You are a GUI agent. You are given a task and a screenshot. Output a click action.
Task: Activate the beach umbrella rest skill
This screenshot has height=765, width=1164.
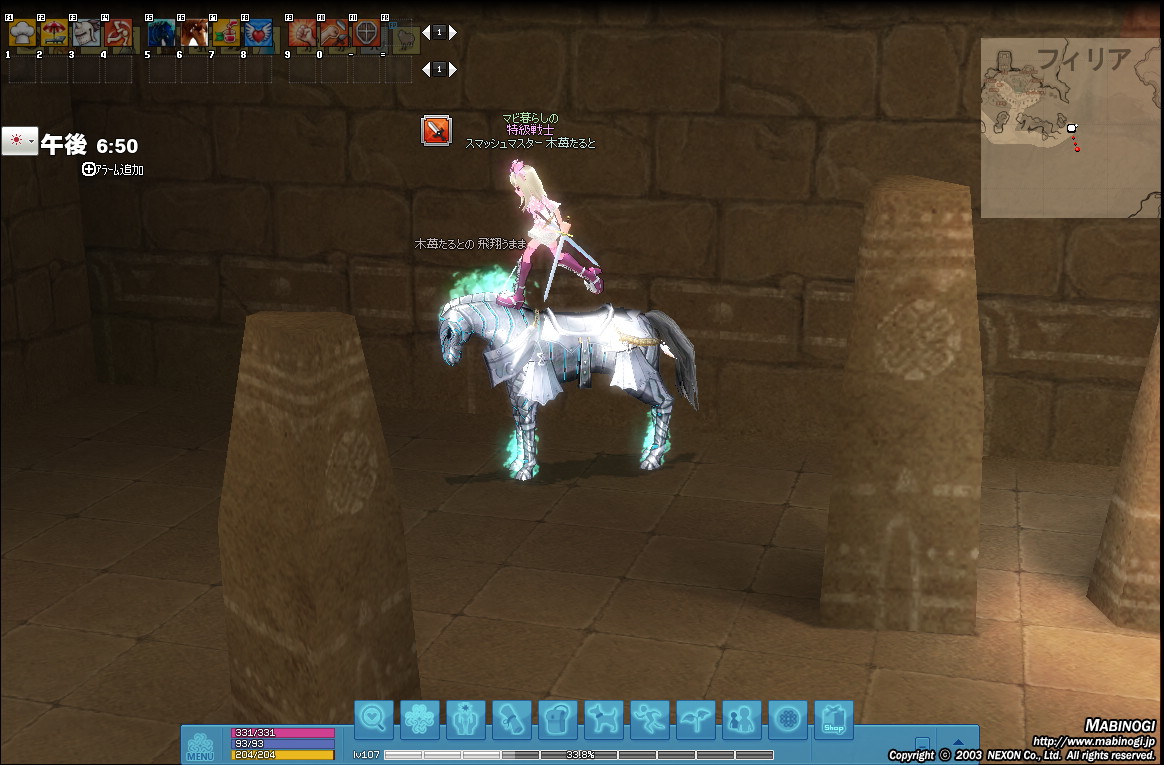(x=54, y=34)
